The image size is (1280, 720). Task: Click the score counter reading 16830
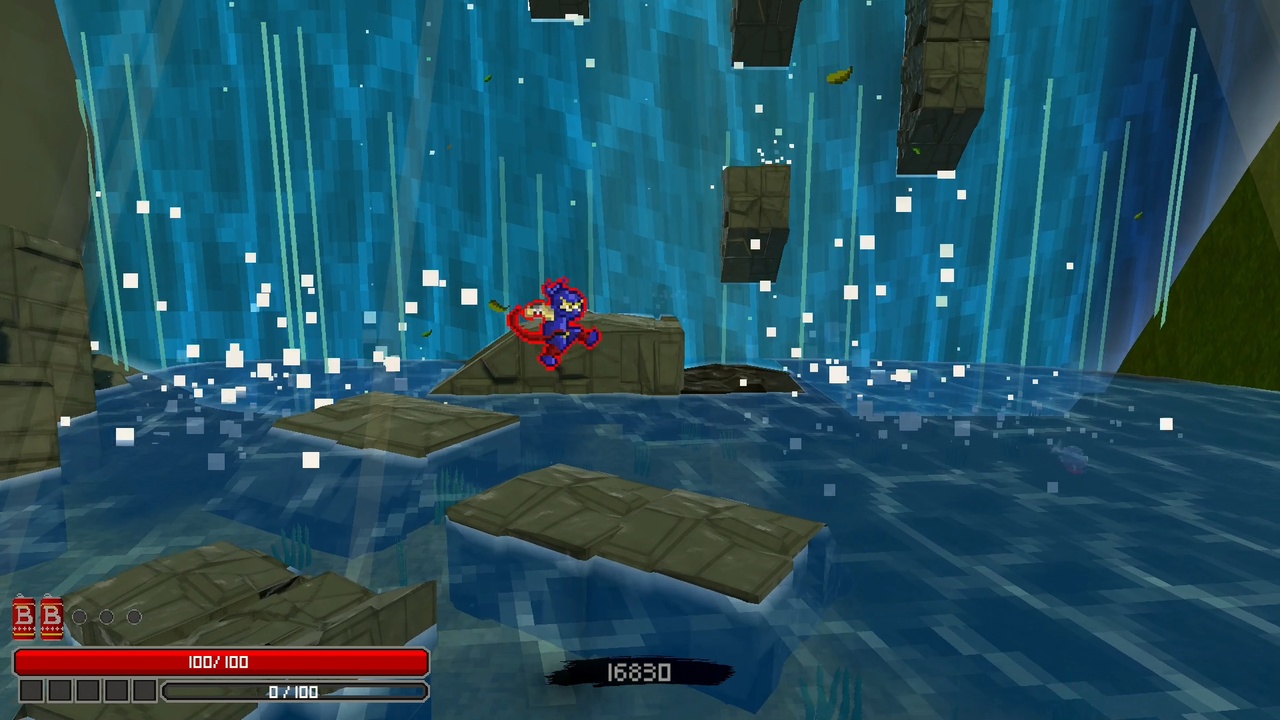(x=638, y=672)
